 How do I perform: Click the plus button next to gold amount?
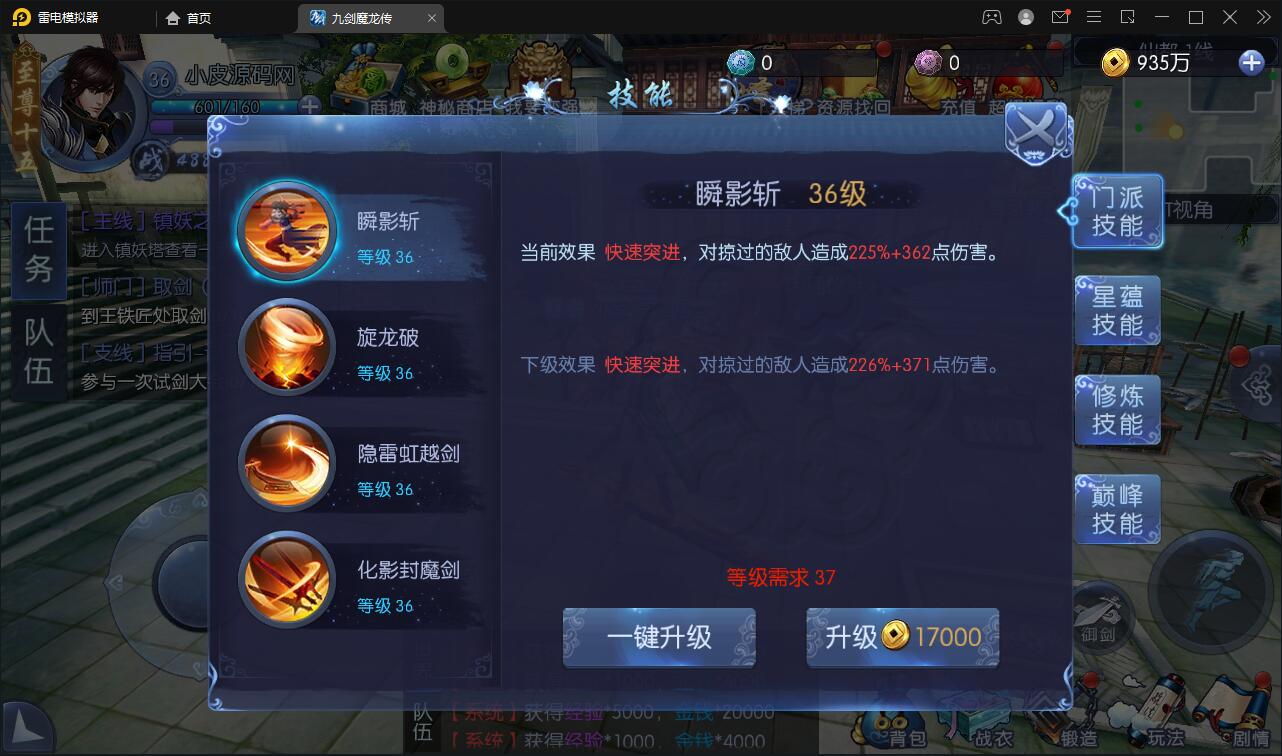pos(1250,62)
